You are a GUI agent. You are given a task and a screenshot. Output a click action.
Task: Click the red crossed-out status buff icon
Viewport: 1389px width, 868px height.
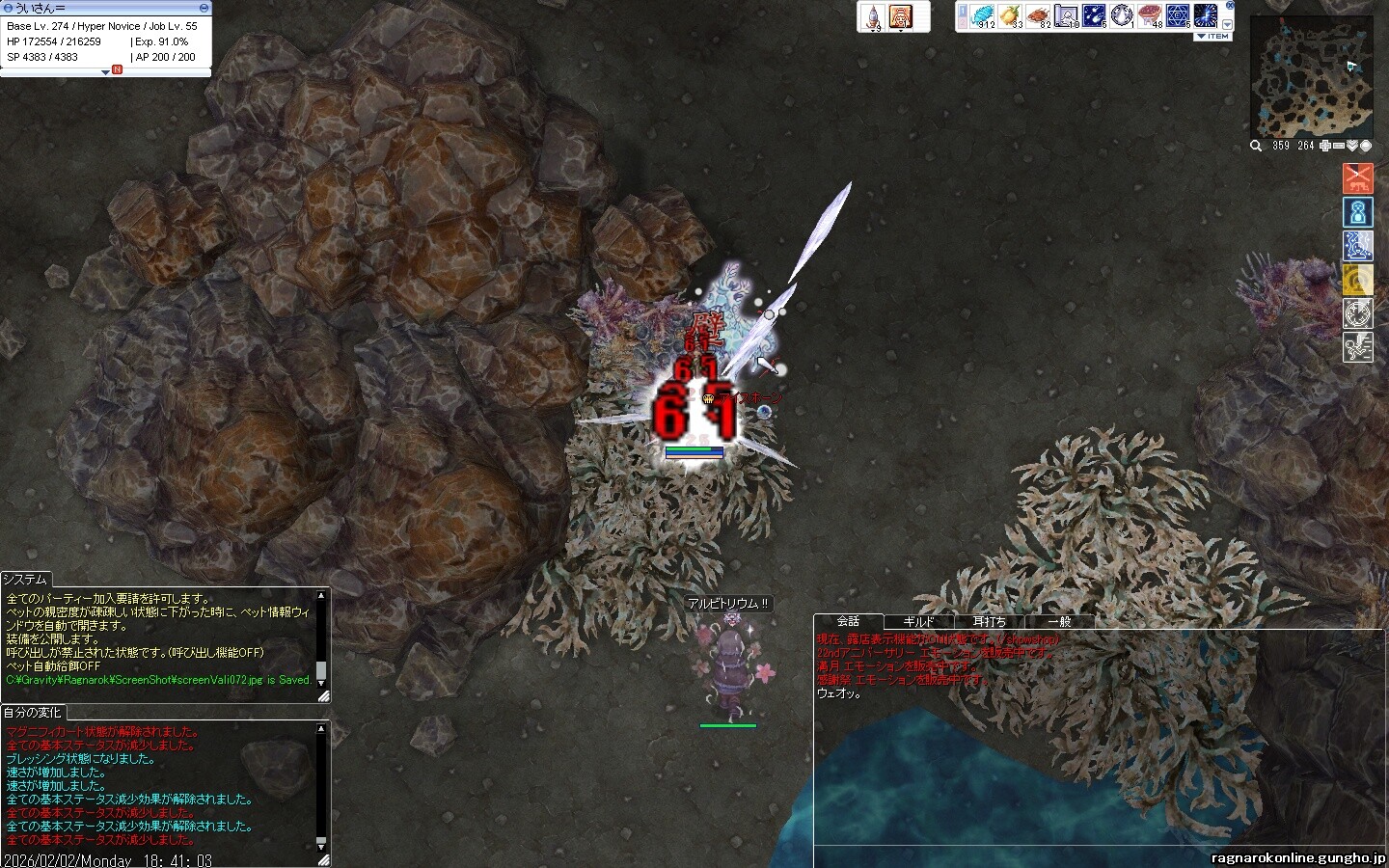(1358, 177)
